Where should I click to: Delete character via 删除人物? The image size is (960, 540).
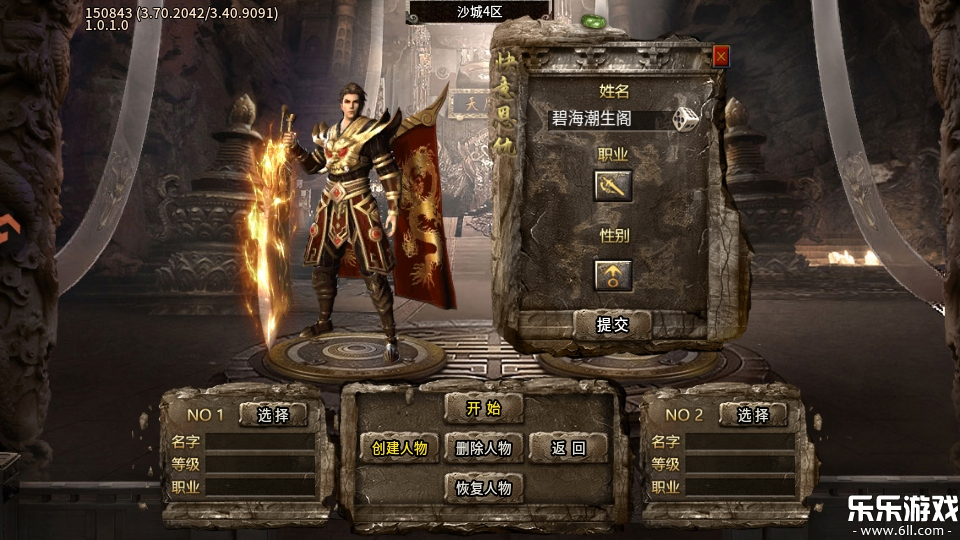(x=483, y=448)
